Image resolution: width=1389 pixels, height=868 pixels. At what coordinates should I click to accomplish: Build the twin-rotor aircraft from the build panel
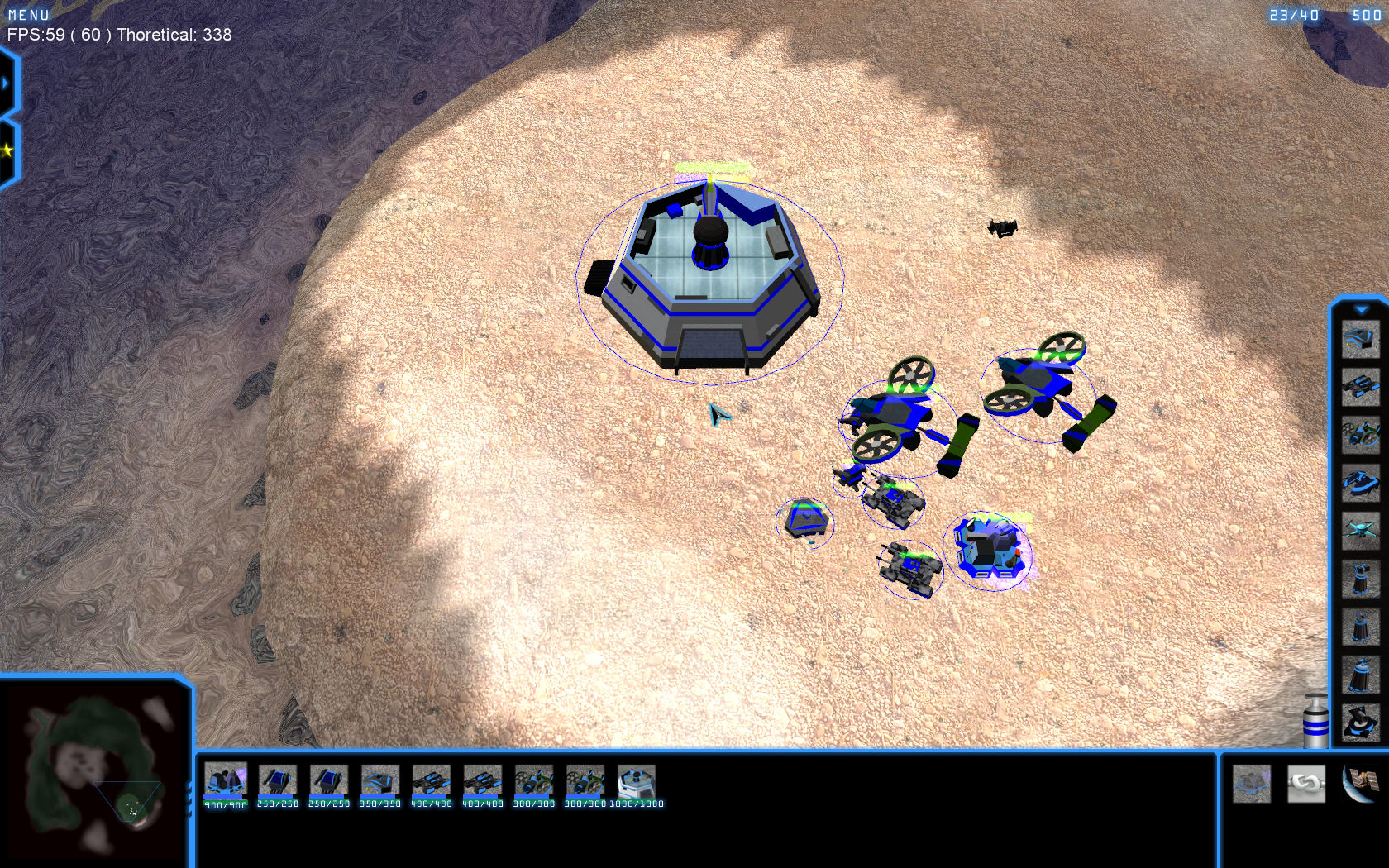point(1360,434)
